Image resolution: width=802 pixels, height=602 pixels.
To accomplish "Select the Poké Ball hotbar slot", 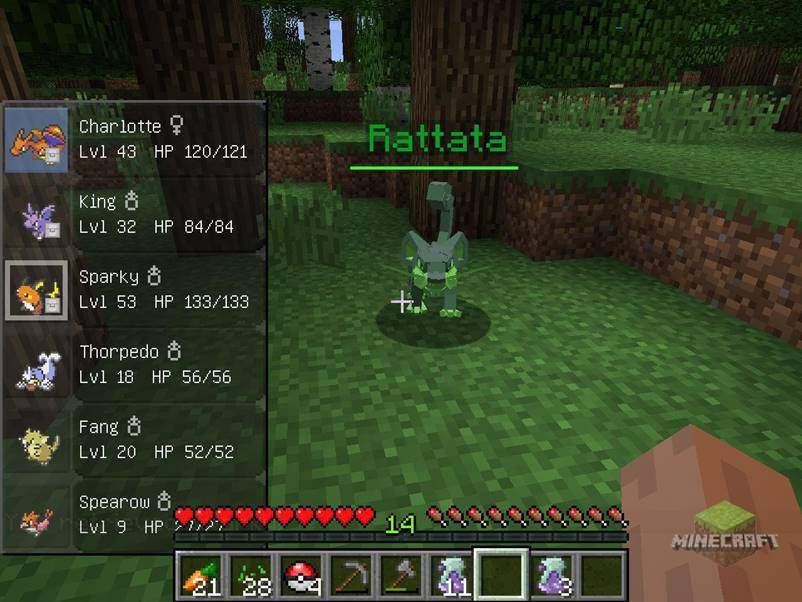I will click(x=302, y=576).
